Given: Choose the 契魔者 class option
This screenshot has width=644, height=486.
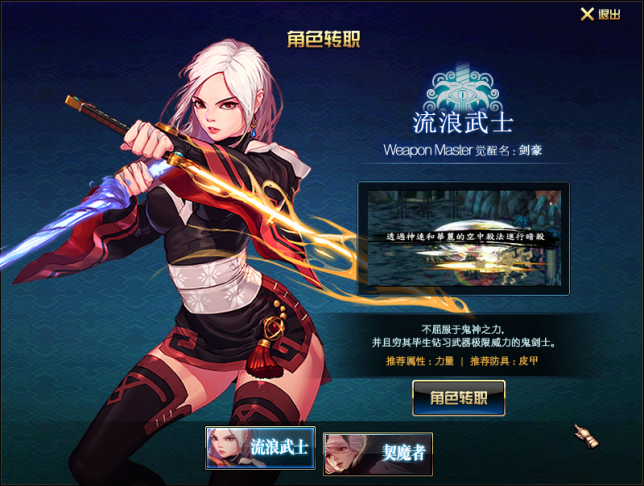Looking at the screenshot, I should pyautogui.click(x=376, y=453).
